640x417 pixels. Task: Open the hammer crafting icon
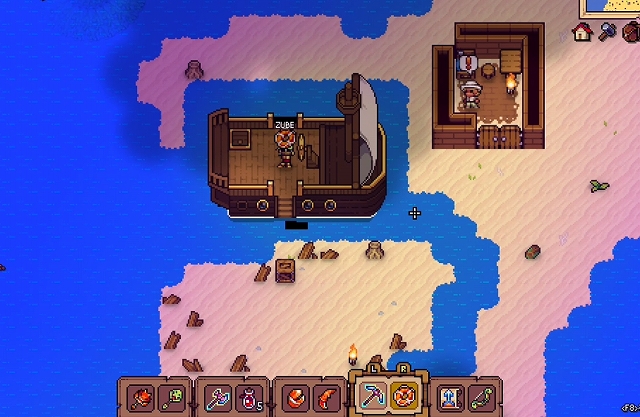click(607, 32)
